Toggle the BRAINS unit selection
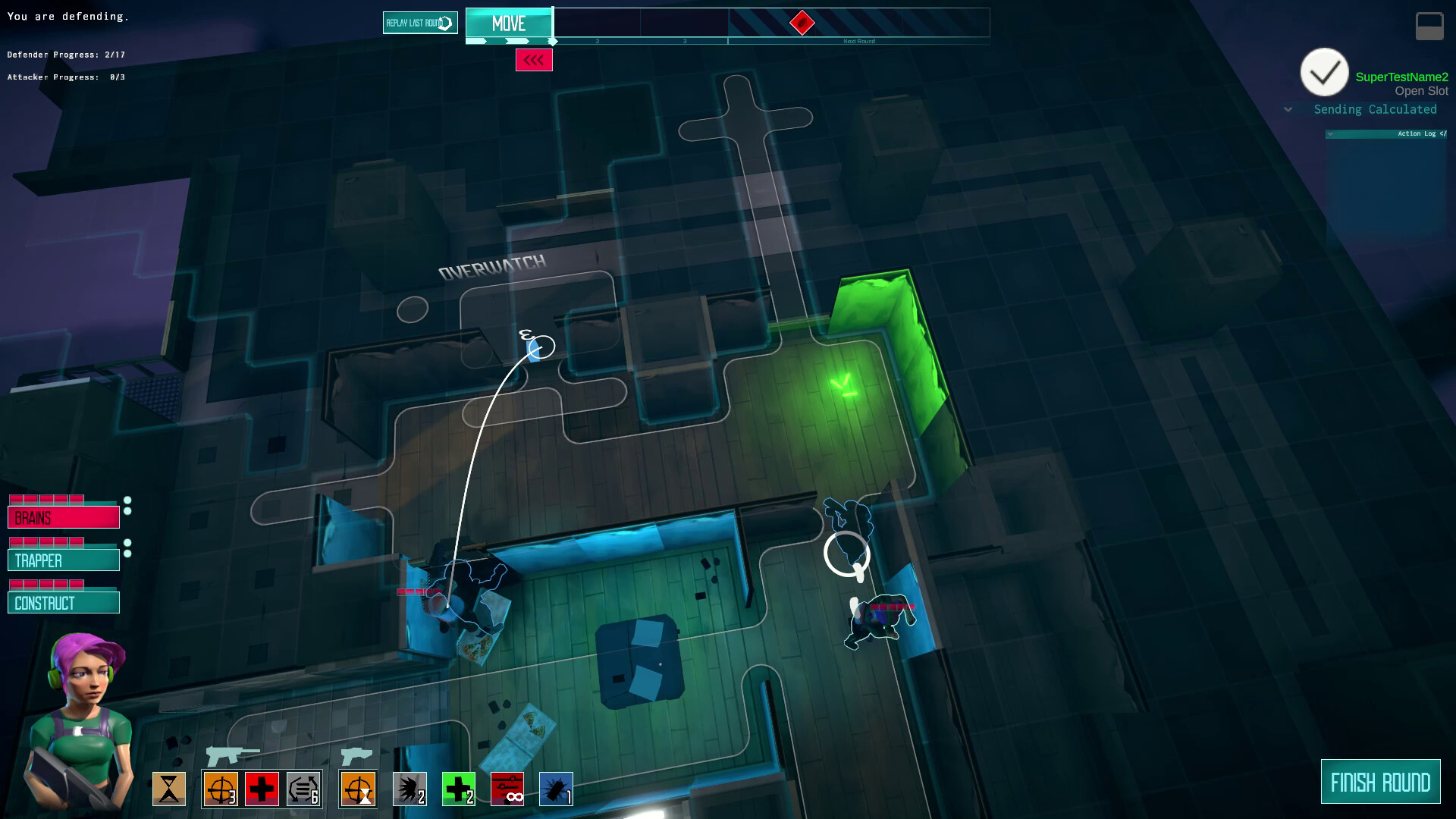The width and height of the screenshot is (1456, 819). click(x=64, y=516)
